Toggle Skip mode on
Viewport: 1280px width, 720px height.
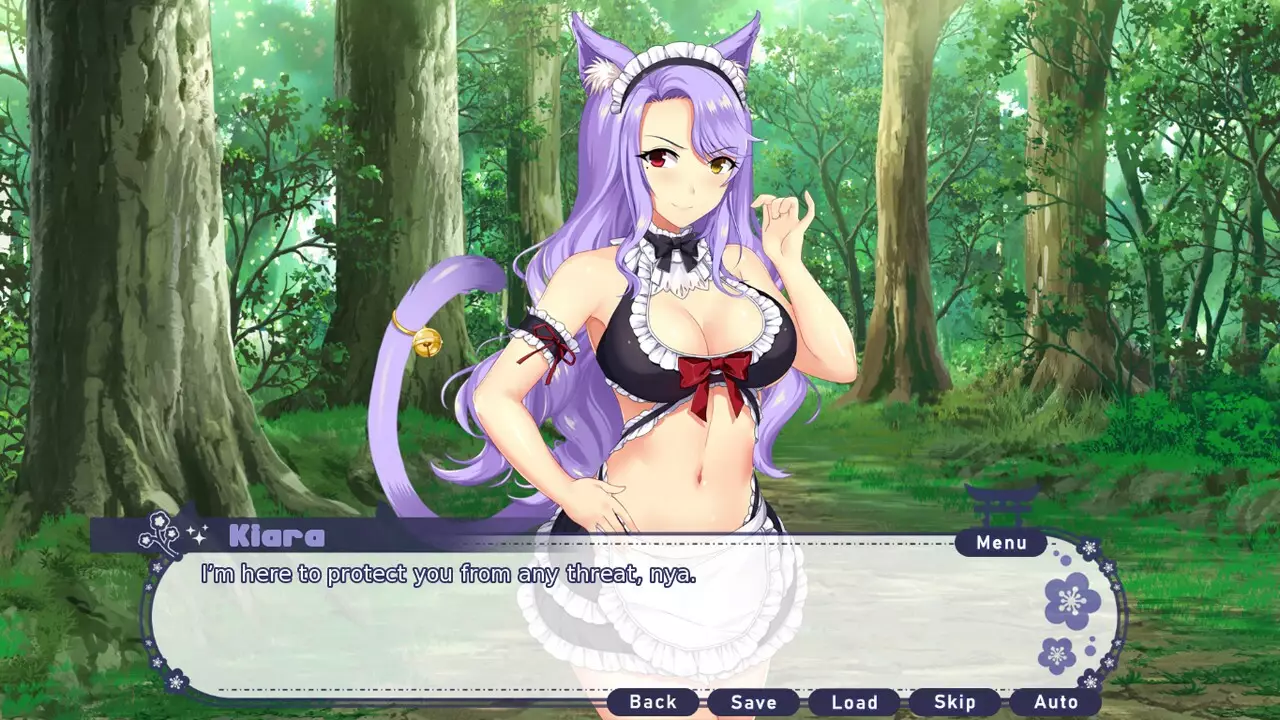(956, 702)
